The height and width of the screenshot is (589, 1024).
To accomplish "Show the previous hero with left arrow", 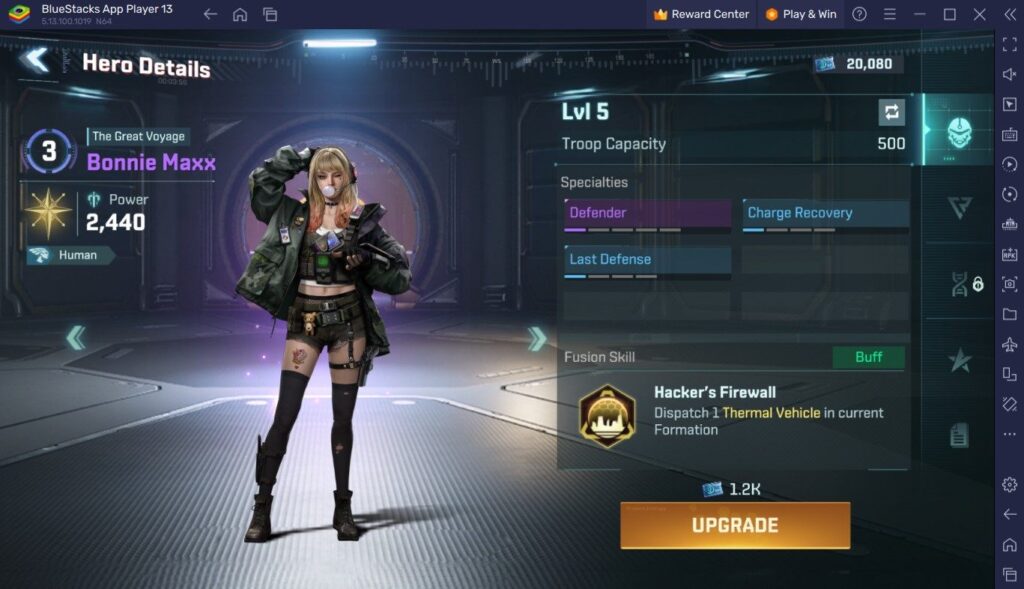I will 76,339.
